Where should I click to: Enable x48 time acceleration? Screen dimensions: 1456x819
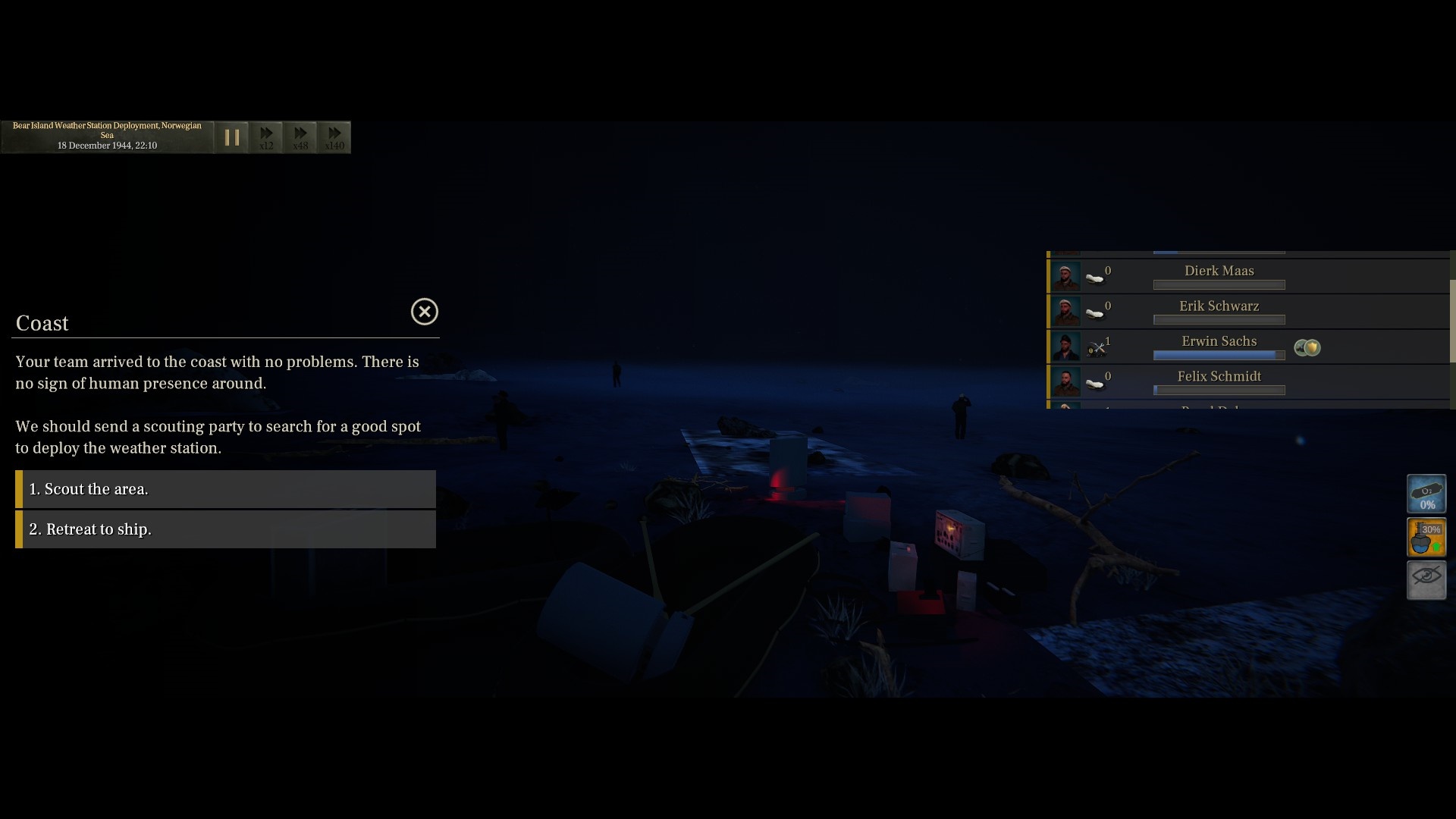click(x=300, y=137)
